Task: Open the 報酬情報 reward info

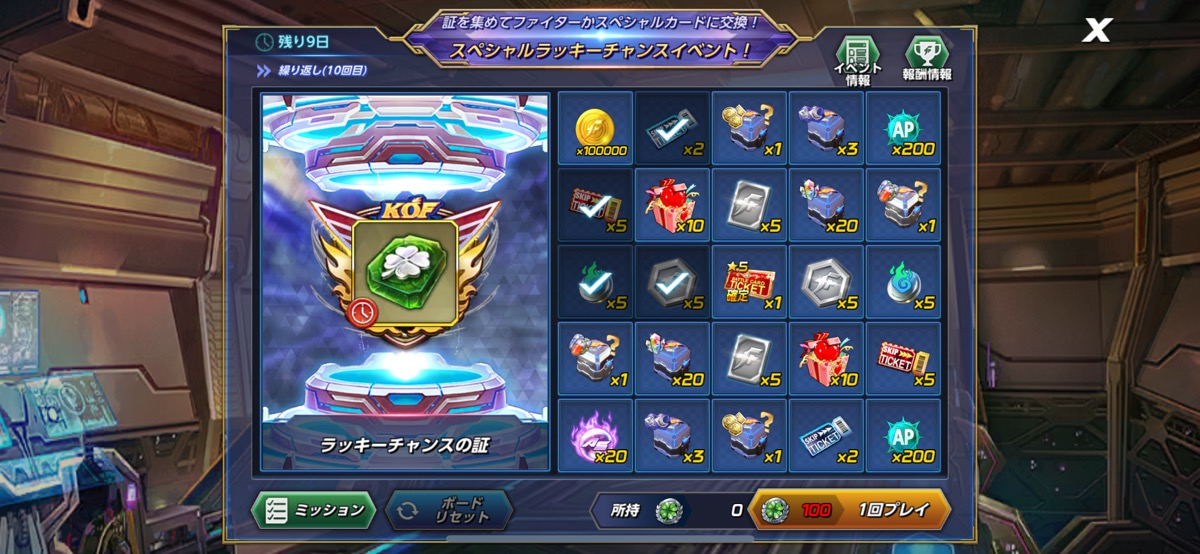Action: click(926, 60)
